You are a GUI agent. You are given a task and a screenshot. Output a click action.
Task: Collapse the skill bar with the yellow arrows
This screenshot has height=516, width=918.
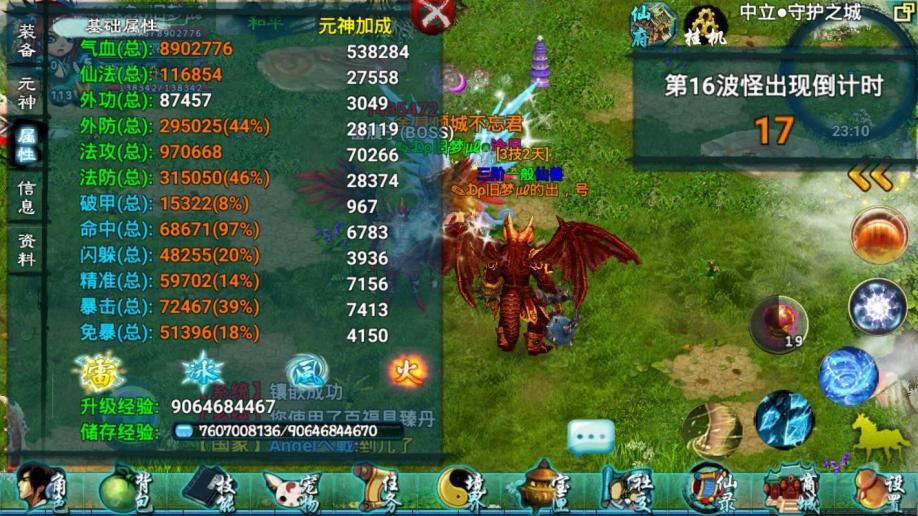tap(870, 178)
